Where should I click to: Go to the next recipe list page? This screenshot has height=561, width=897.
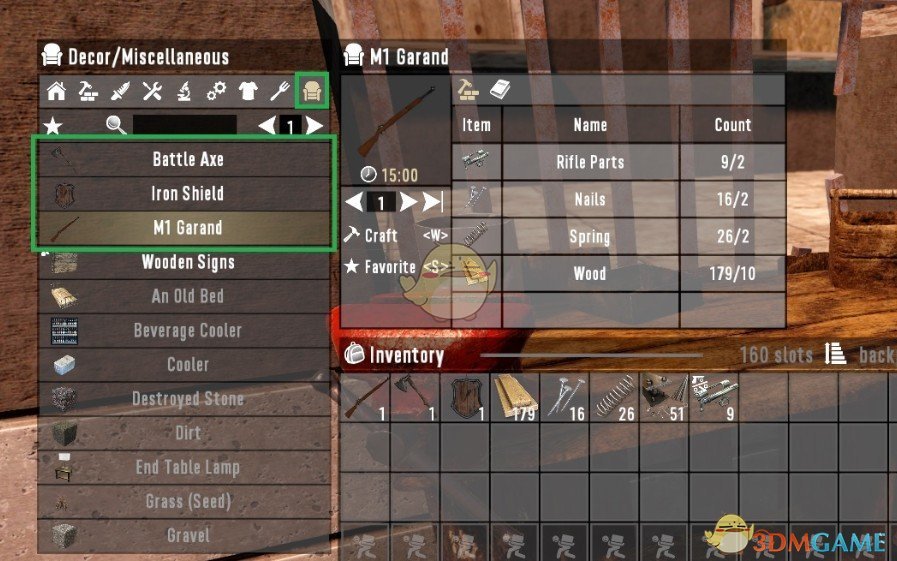[315, 125]
